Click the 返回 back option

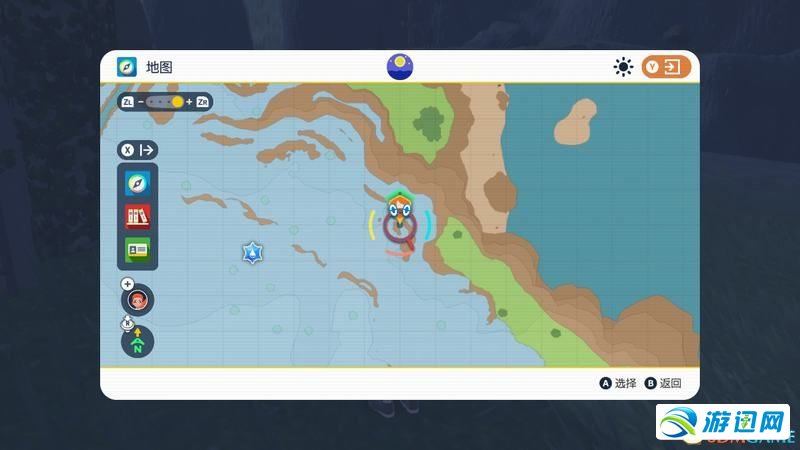click(x=664, y=383)
